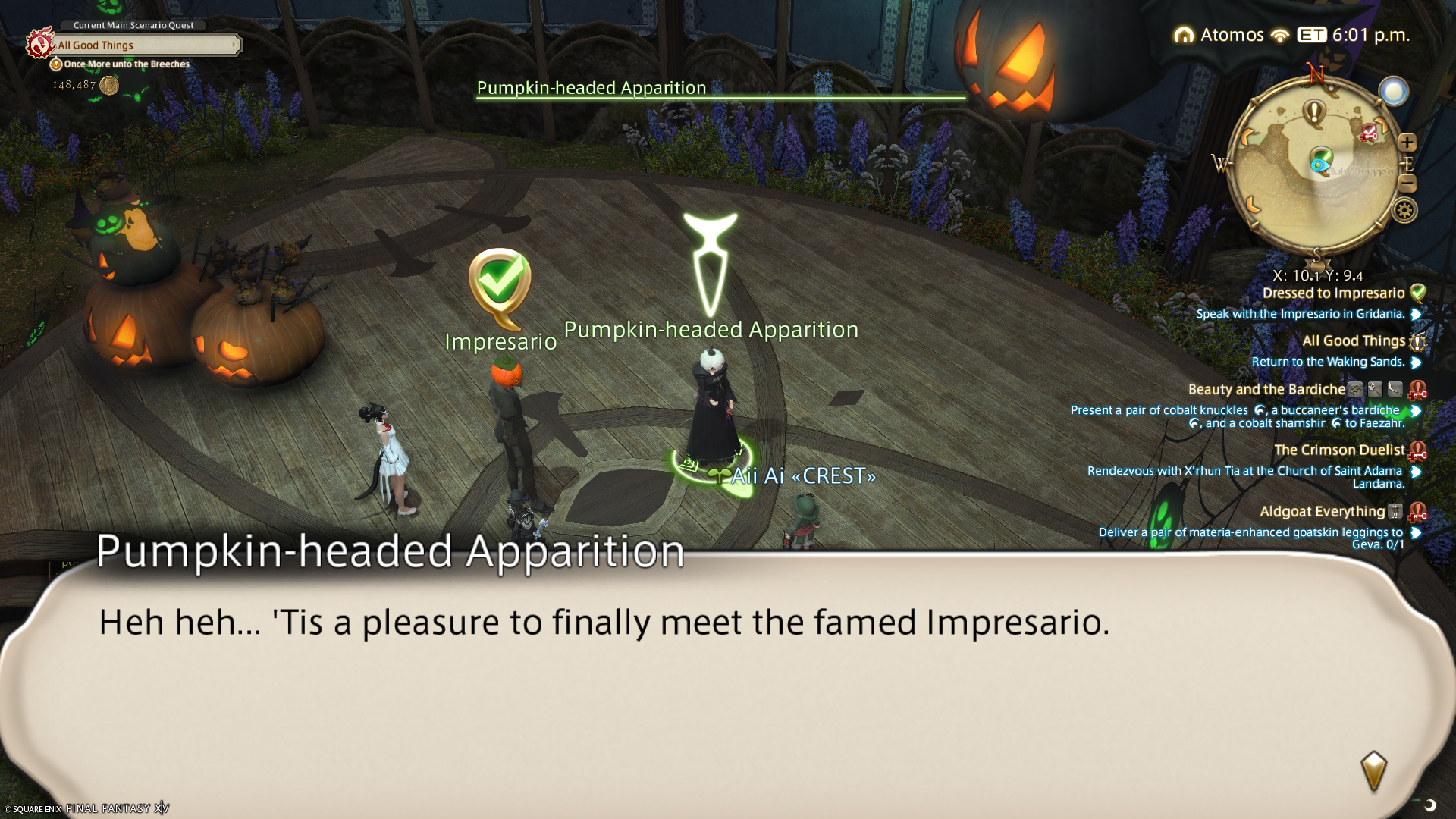Open minimap settings gear
This screenshot has width=1456, height=819.
point(1404,210)
